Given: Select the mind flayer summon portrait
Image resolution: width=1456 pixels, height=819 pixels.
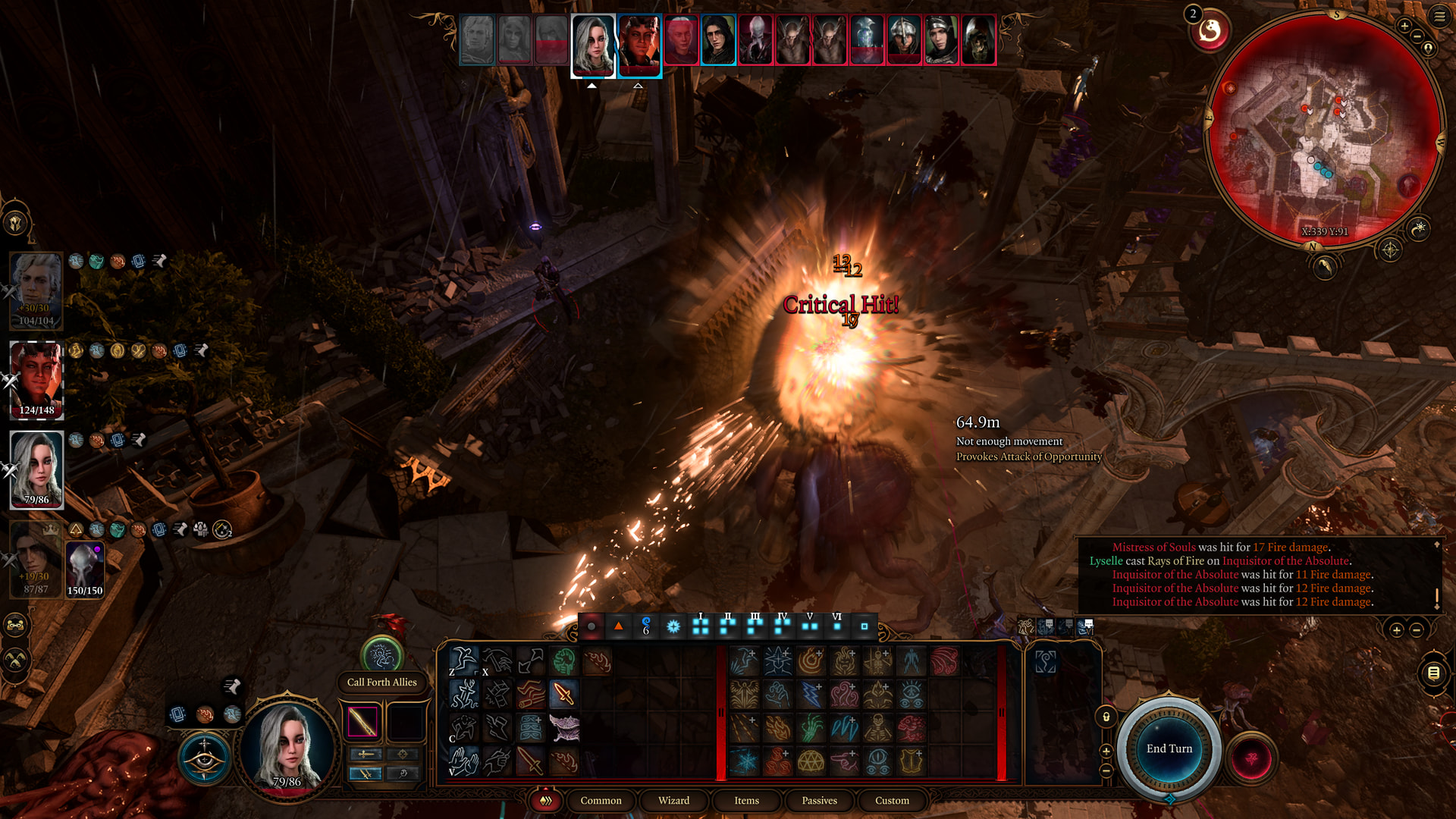Looking at the screenshot, I should 84,570.
